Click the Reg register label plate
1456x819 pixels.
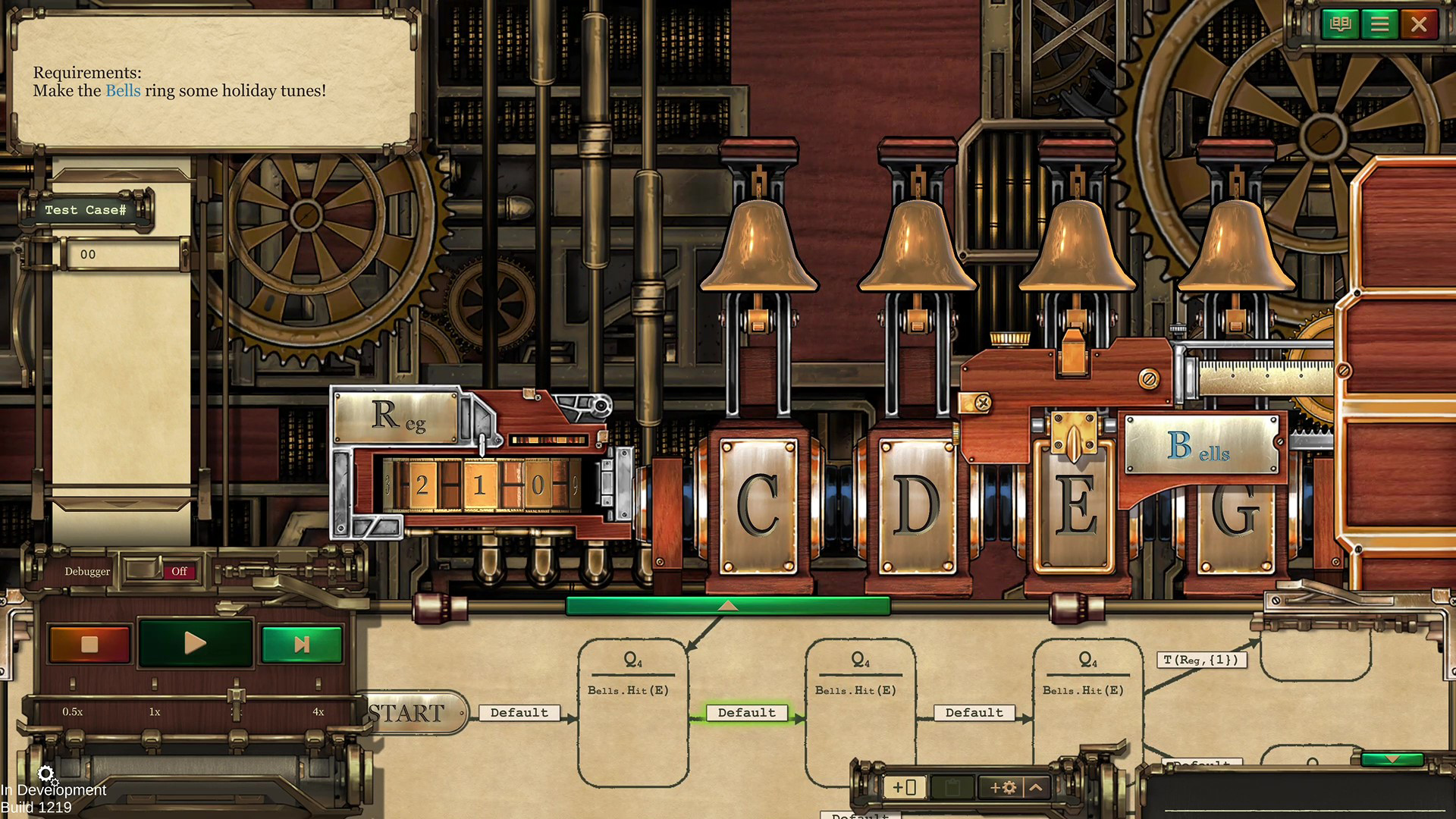(x=397, y=416)
